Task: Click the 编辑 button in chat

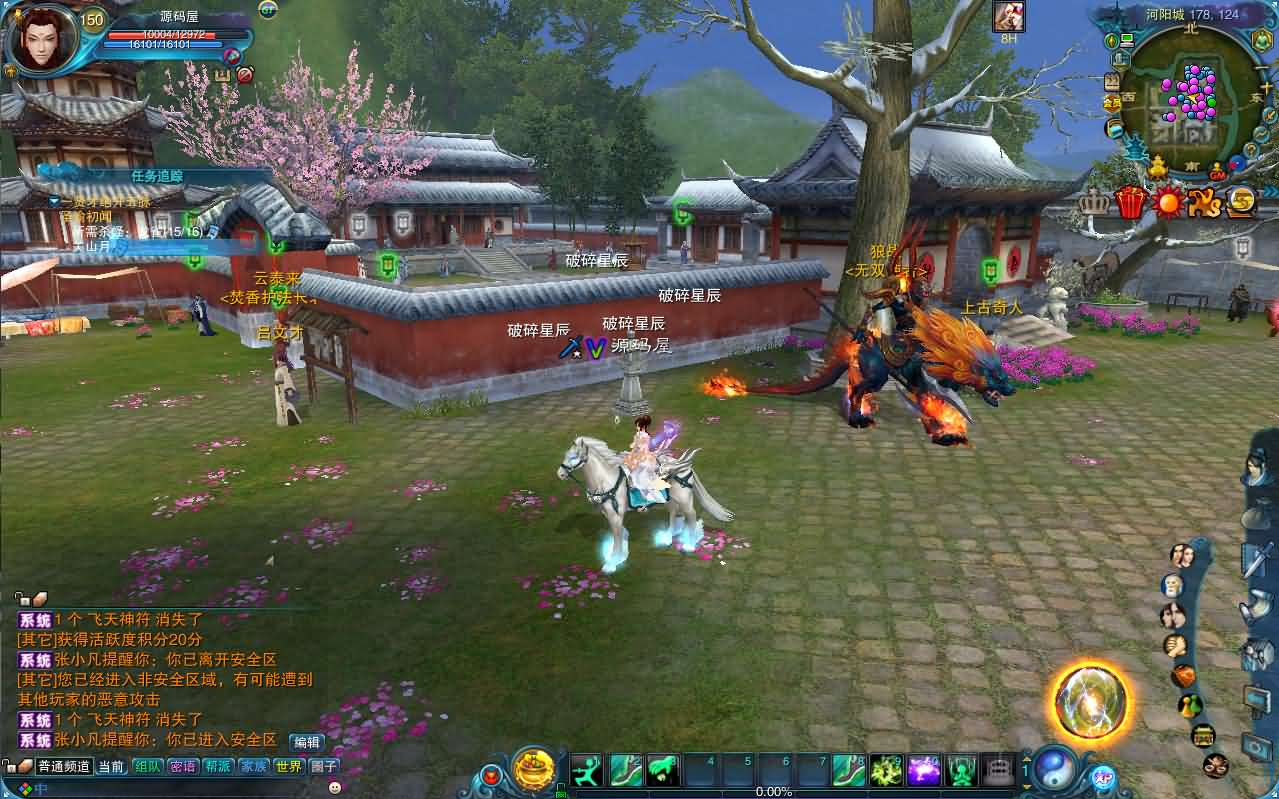Action: tap(306, 742)
